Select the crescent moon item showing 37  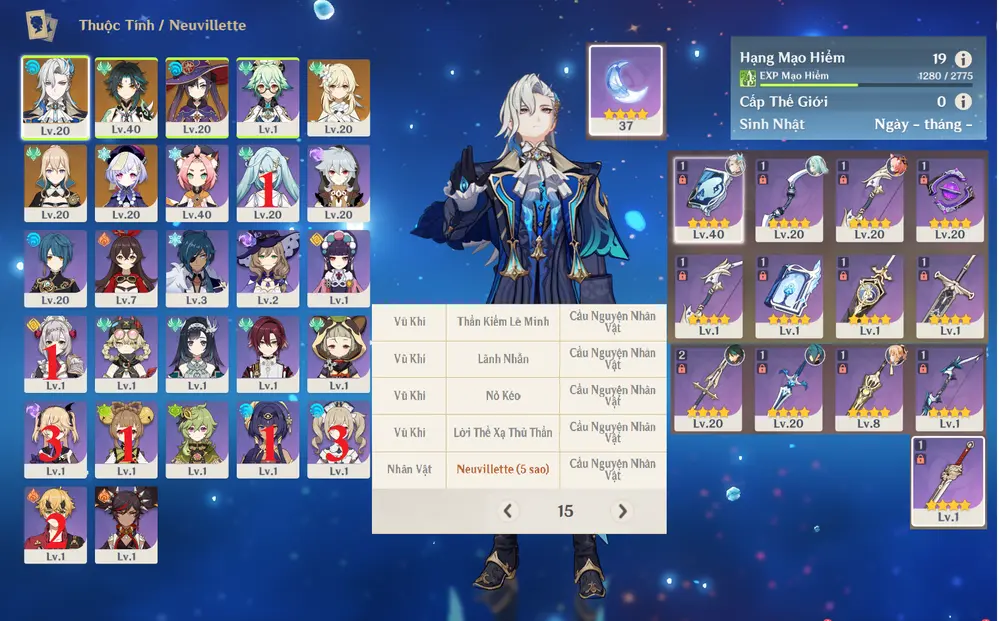[x=626, y=90]
